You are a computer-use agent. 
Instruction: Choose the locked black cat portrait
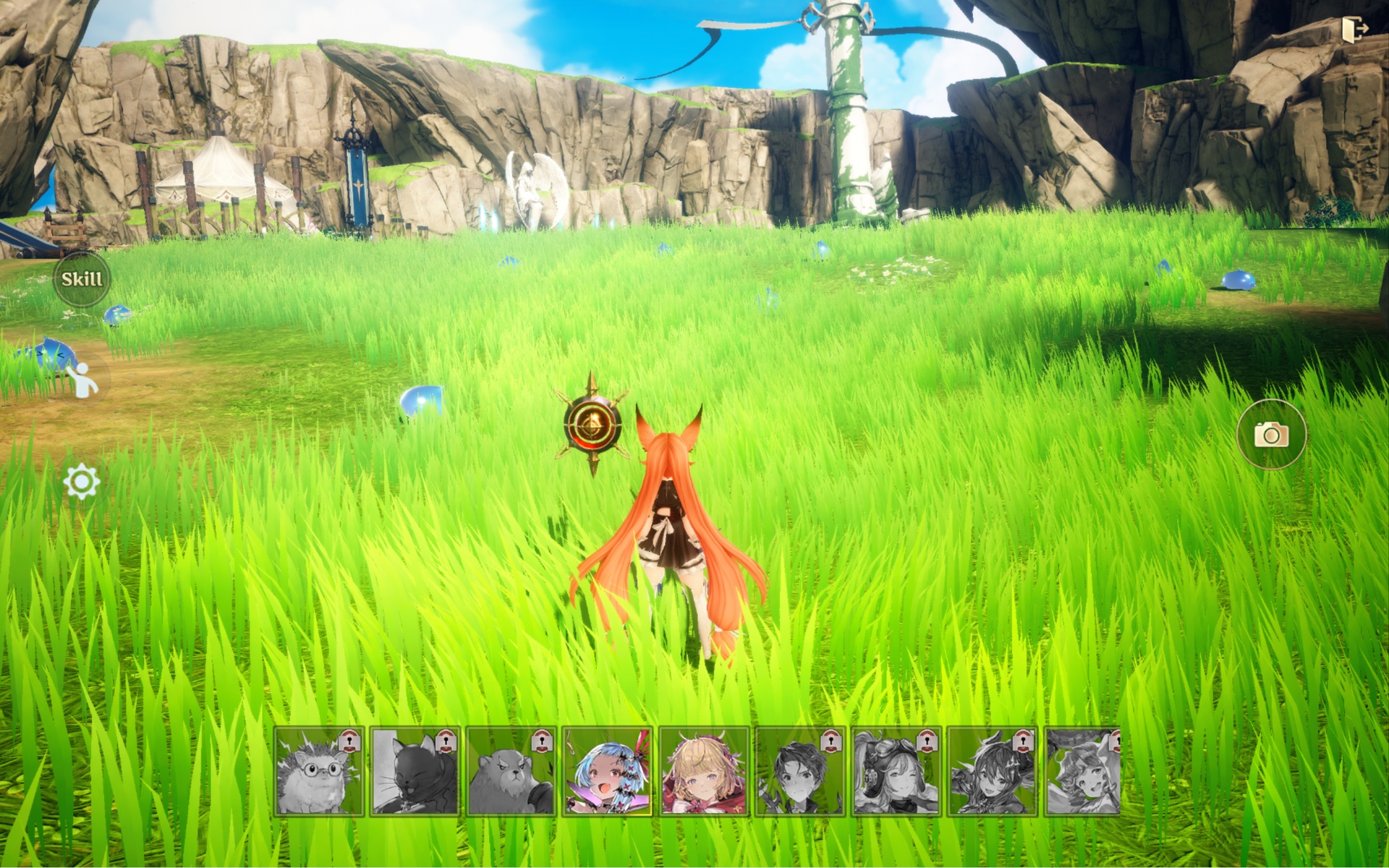[x=415, y=772]
